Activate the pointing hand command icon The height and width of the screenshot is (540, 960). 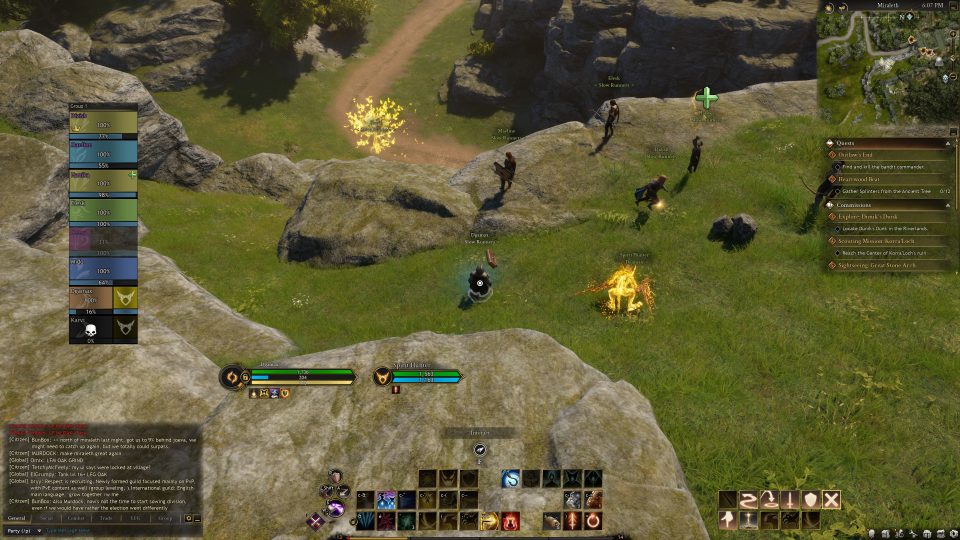(728, 520)
